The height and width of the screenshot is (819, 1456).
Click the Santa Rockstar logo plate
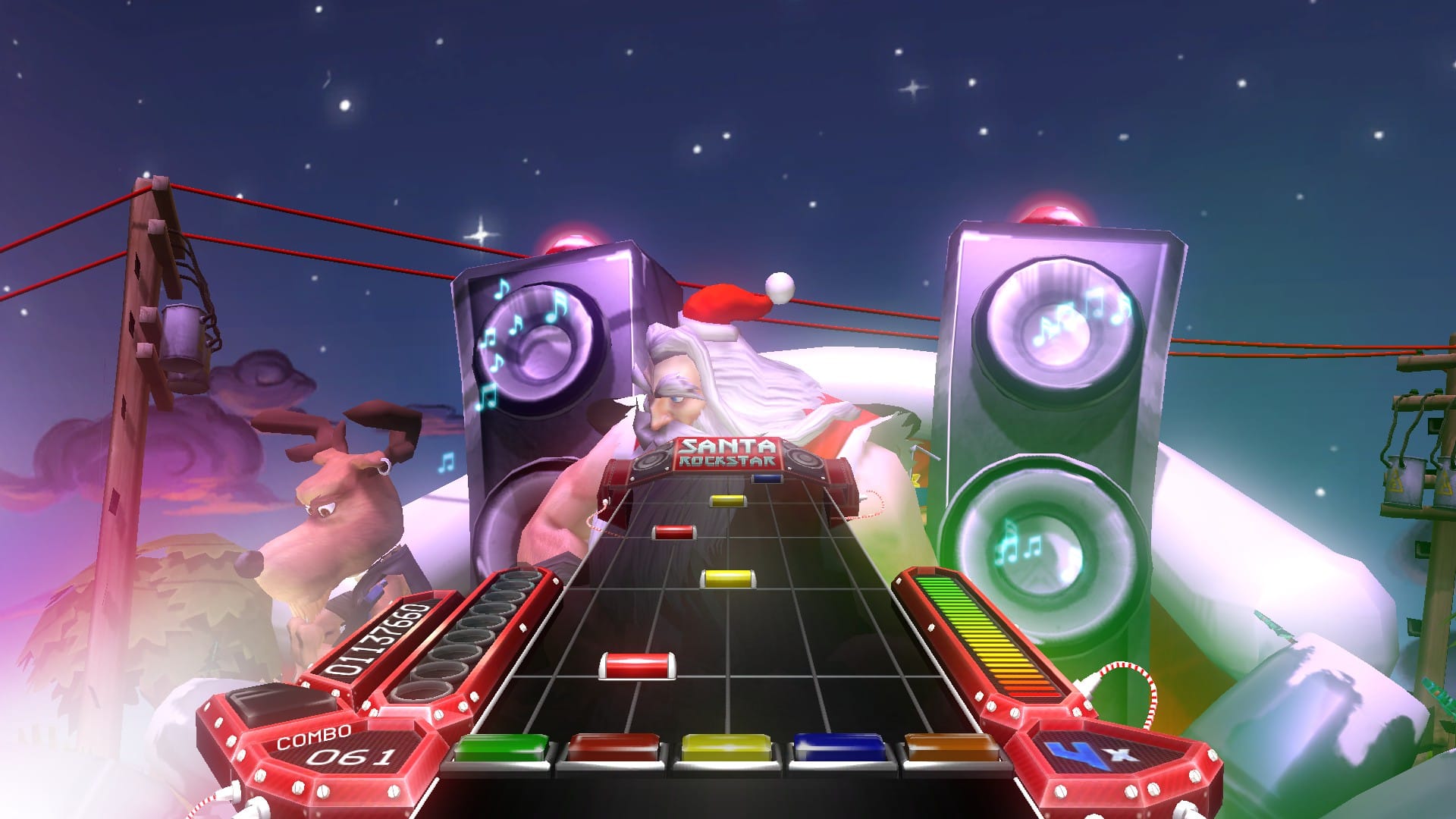point(729,453)
